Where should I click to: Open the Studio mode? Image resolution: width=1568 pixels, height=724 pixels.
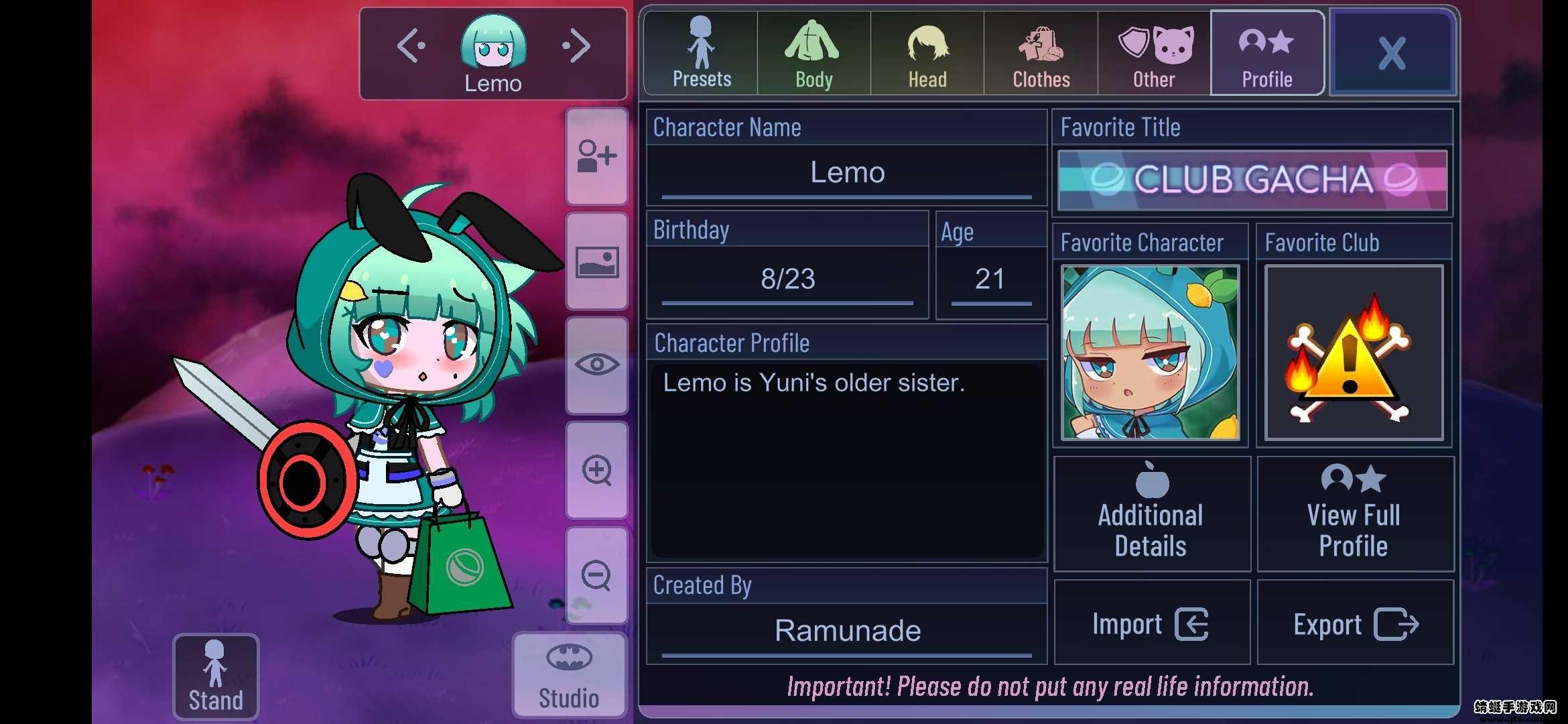pos(569,676)
